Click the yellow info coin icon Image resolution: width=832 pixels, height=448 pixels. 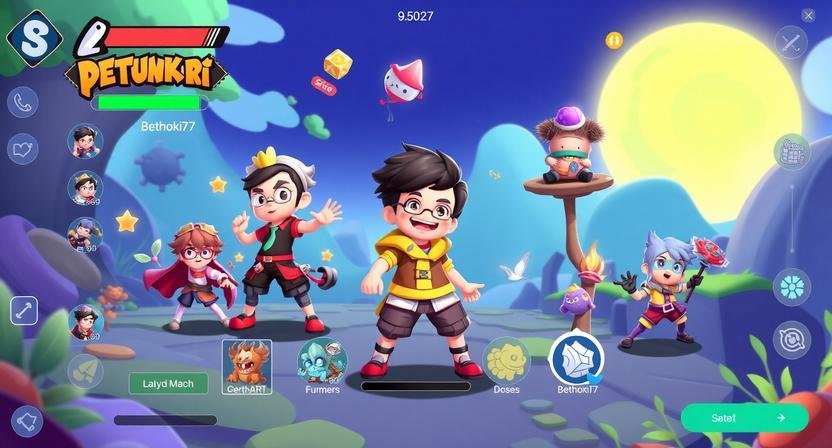click(x=614, y=40)
